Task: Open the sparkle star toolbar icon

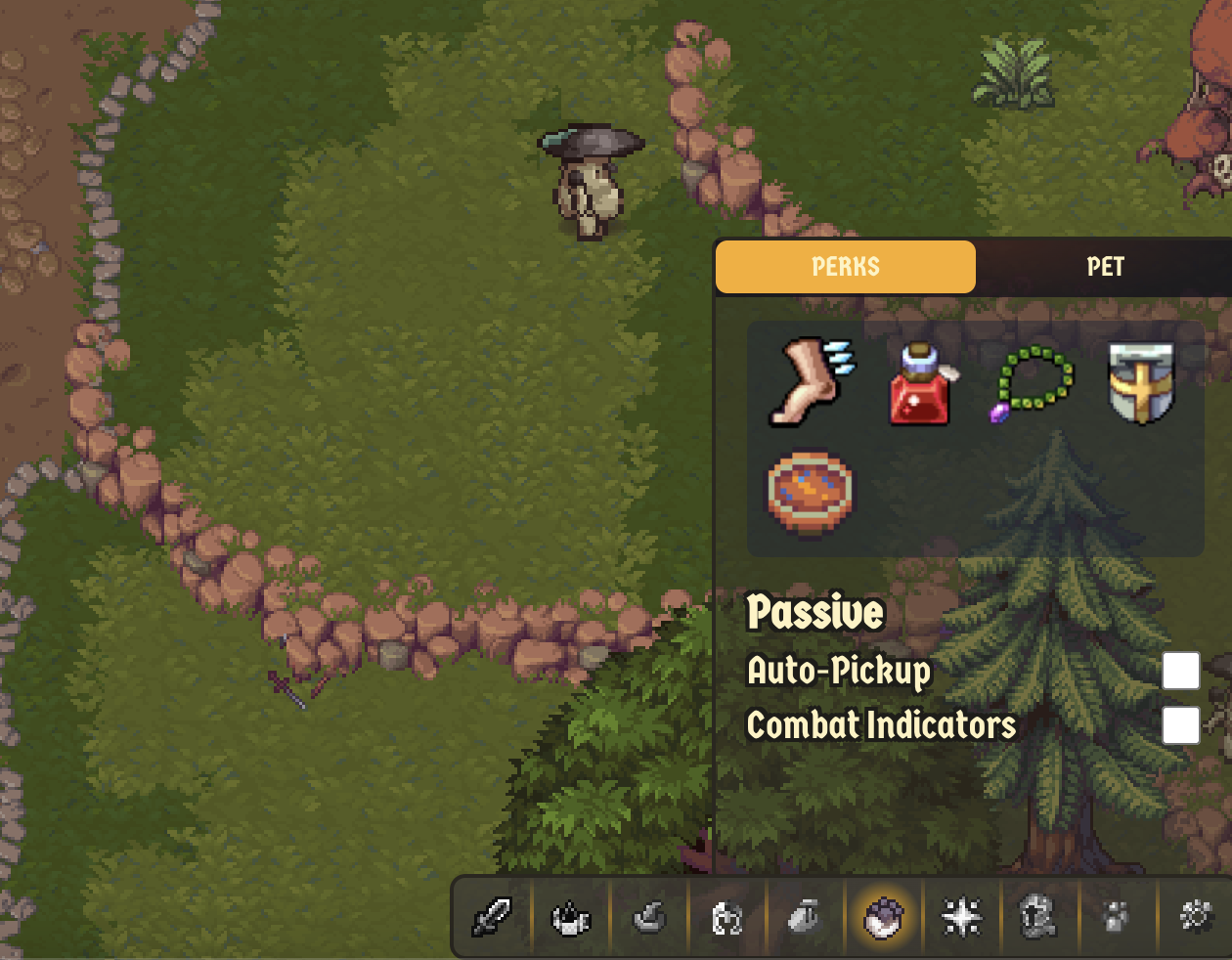Action: (961, 918)
